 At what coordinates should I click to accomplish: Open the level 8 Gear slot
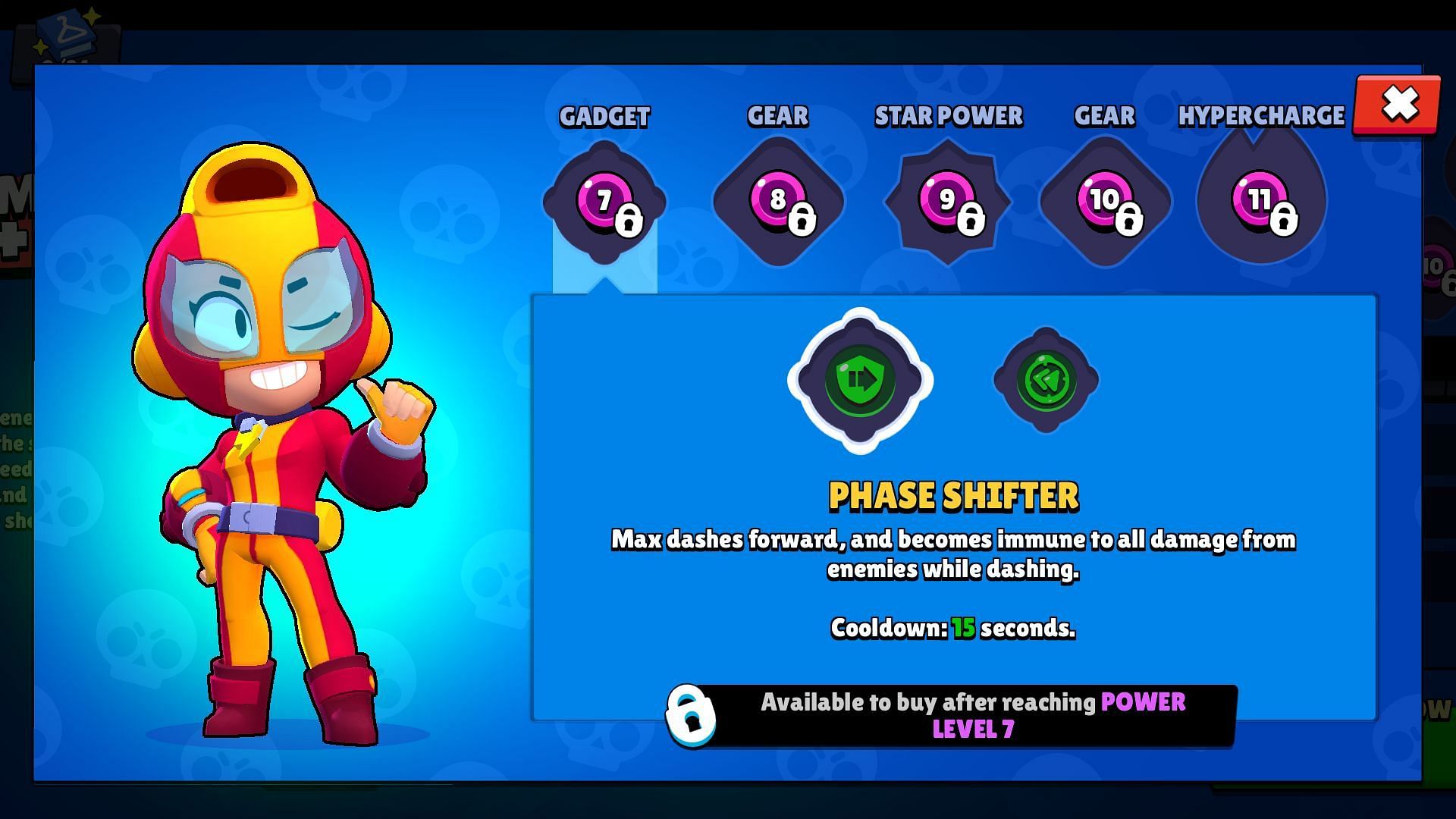[x=778, y=202]
